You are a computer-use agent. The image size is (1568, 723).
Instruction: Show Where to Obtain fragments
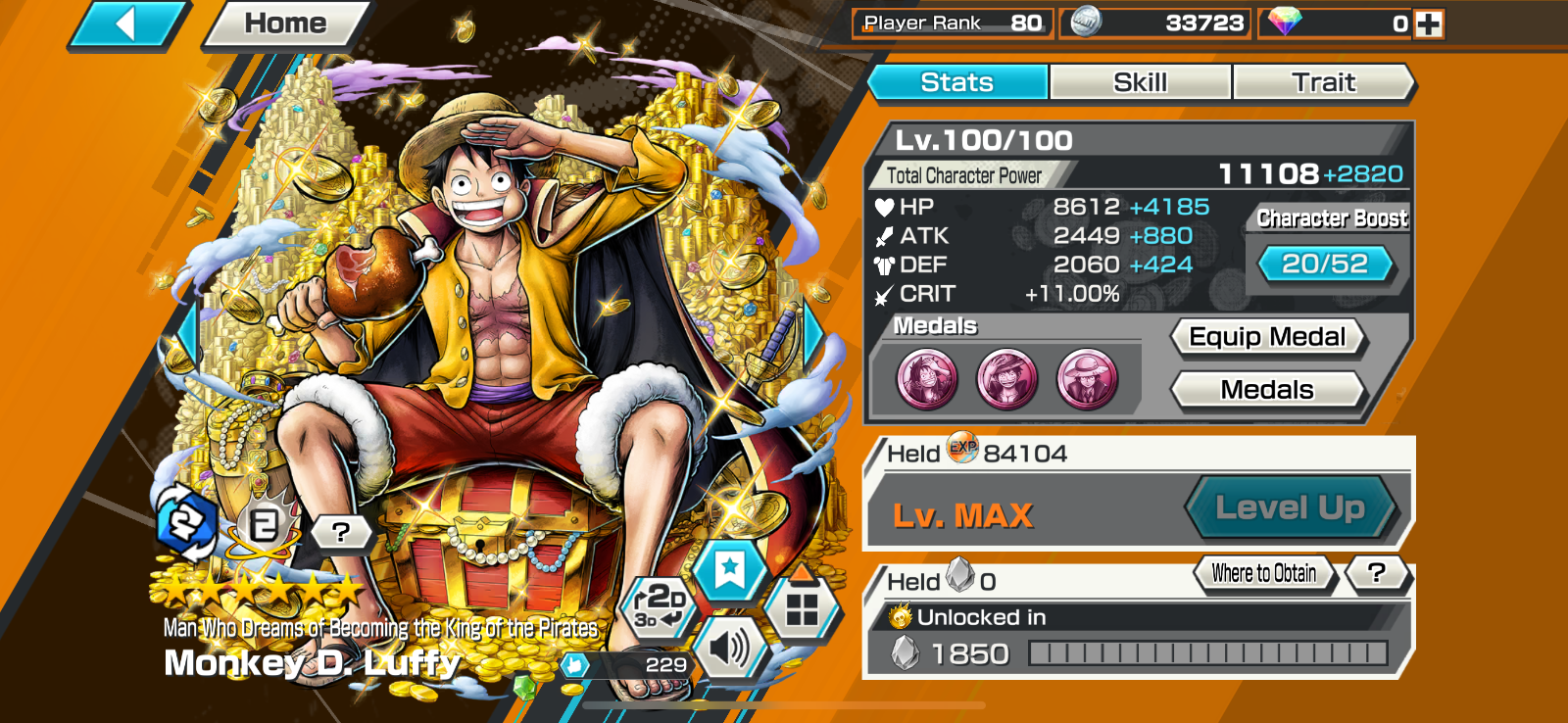tap(1263, 573)
